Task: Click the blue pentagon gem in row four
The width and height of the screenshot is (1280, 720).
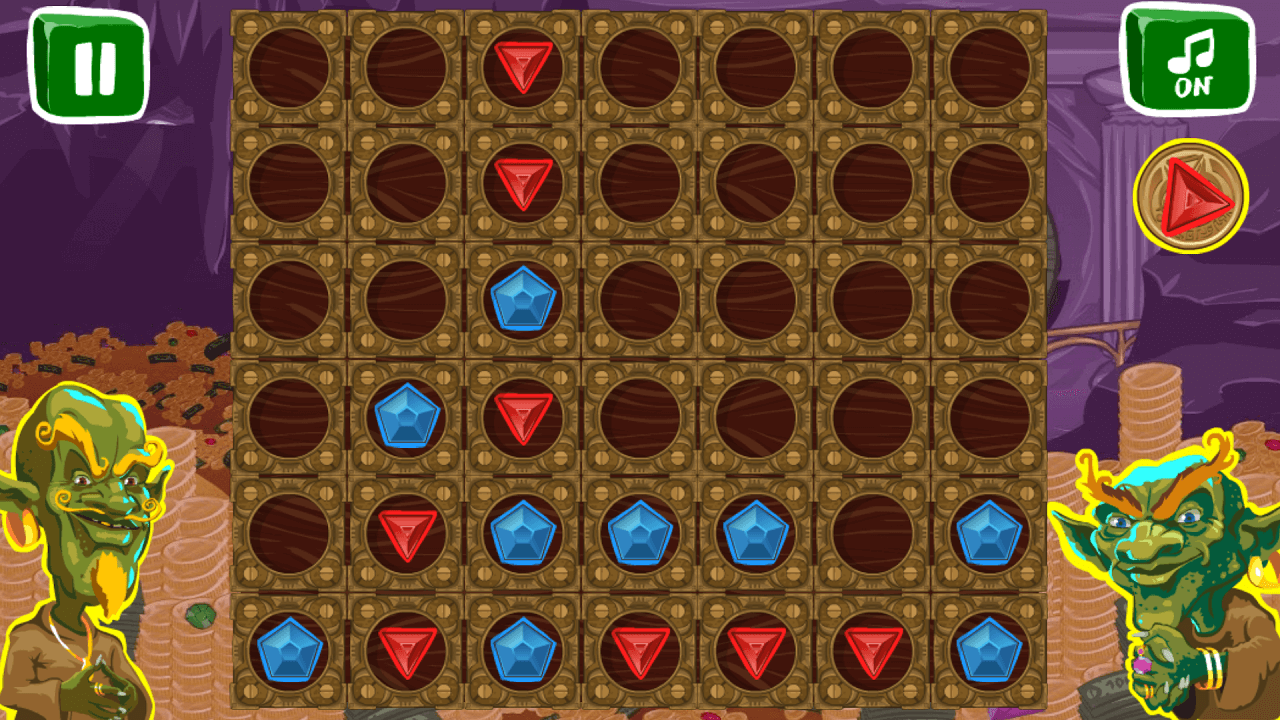Action: 405,415
